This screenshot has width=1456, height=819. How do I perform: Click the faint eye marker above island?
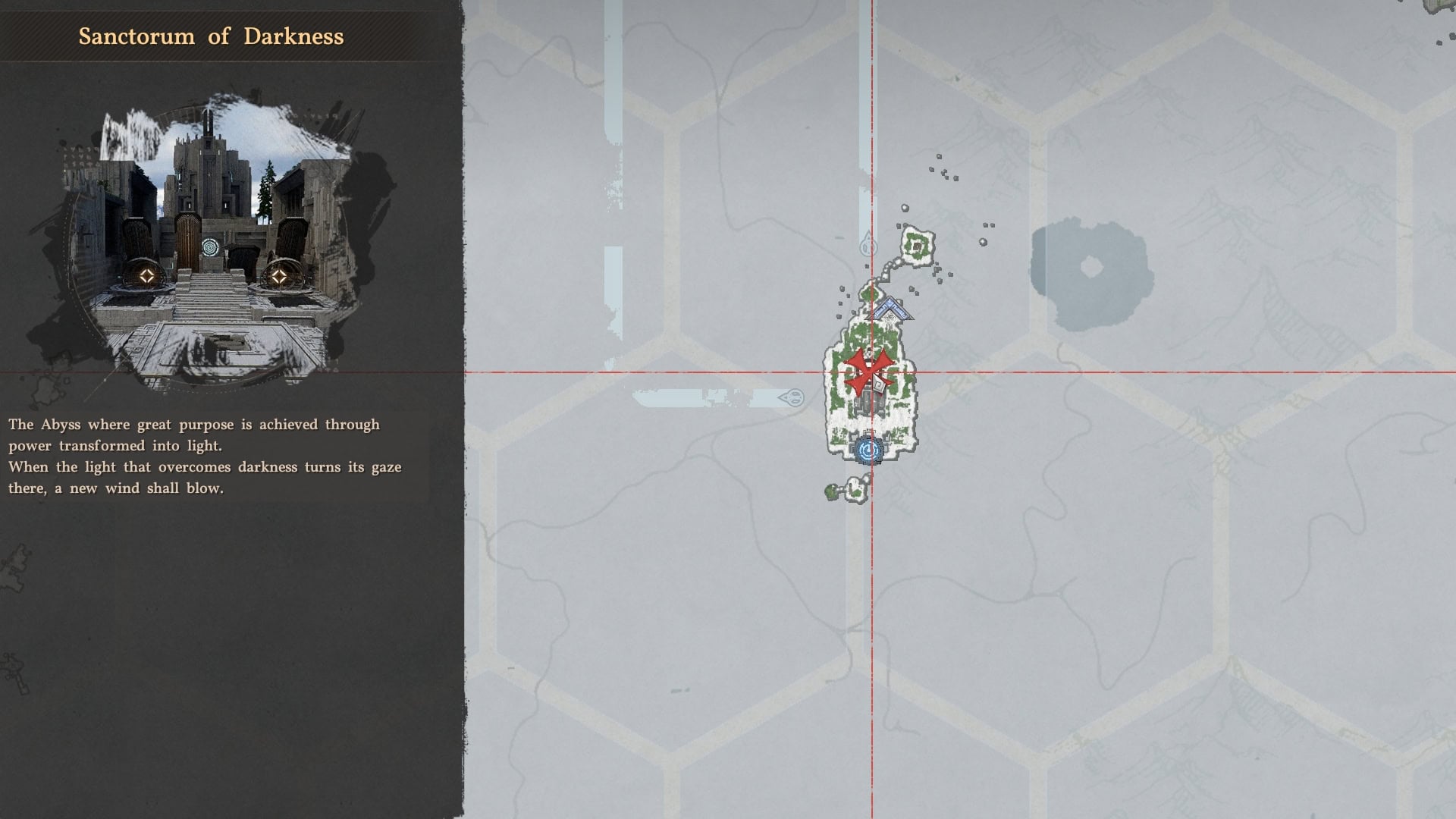(868, 245)
